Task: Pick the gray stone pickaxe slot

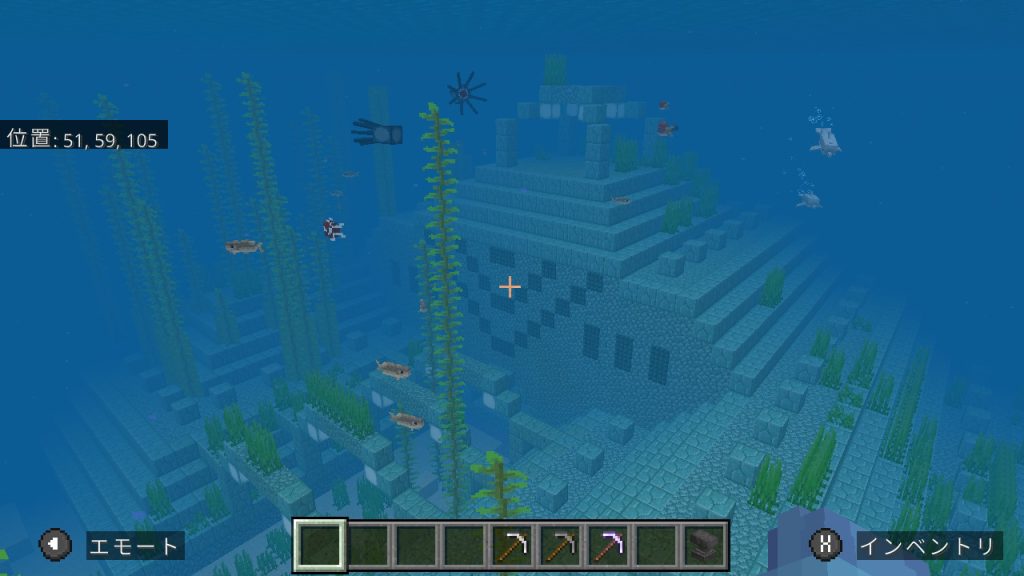Action: [x=560, y=545]
